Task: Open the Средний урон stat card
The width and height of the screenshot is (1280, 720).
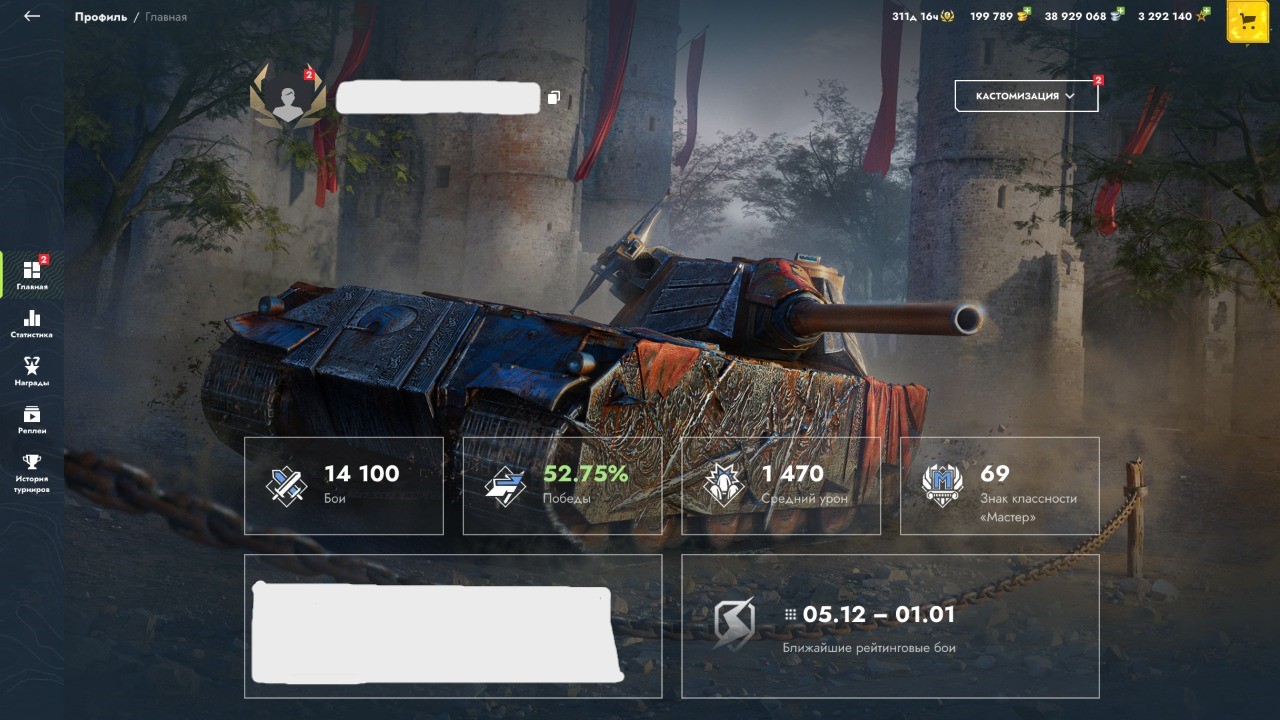Action: (781, 485)
